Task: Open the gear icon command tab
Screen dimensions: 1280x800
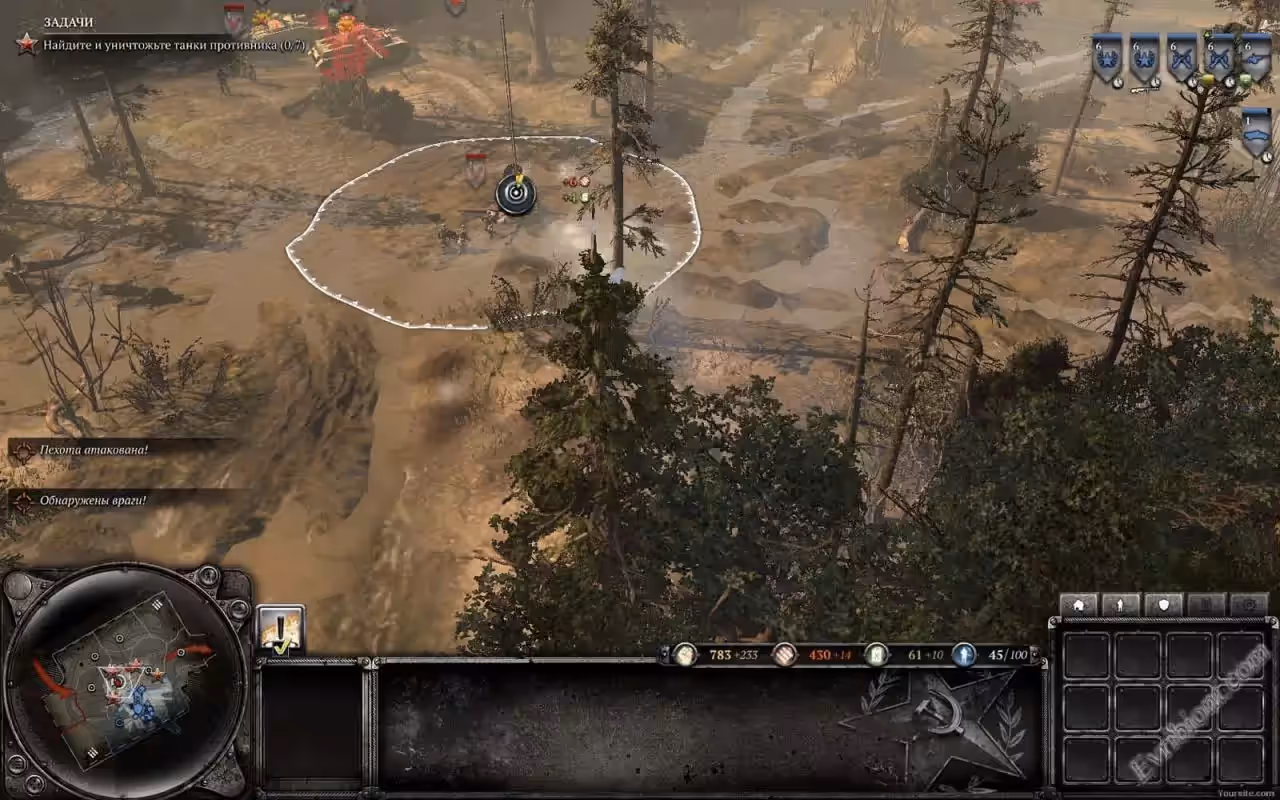Action: tap(1249, 605)
